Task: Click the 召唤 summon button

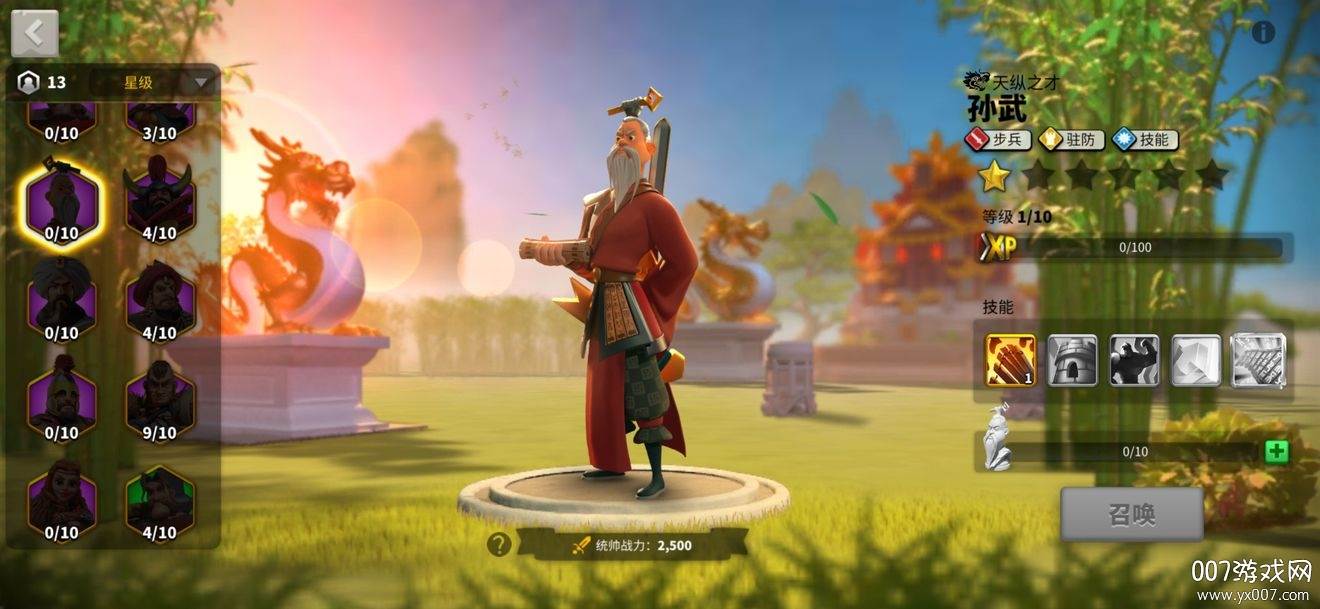Action: tap(1131, 515)
